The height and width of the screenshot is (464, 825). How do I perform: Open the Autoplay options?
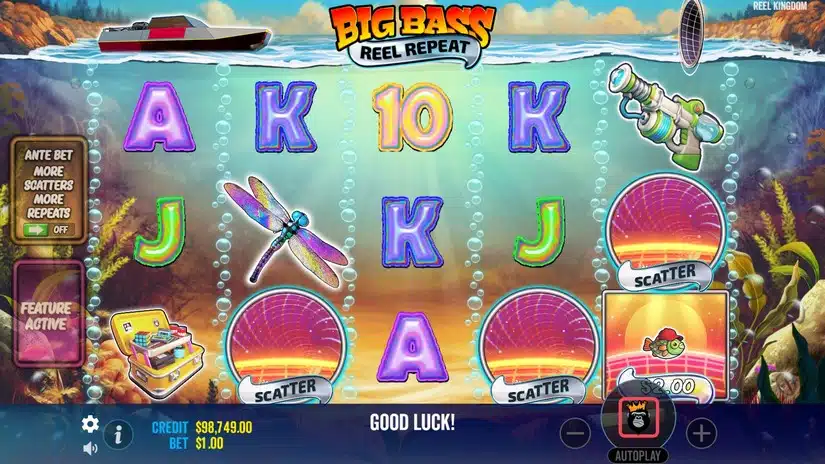pos(638,453)
